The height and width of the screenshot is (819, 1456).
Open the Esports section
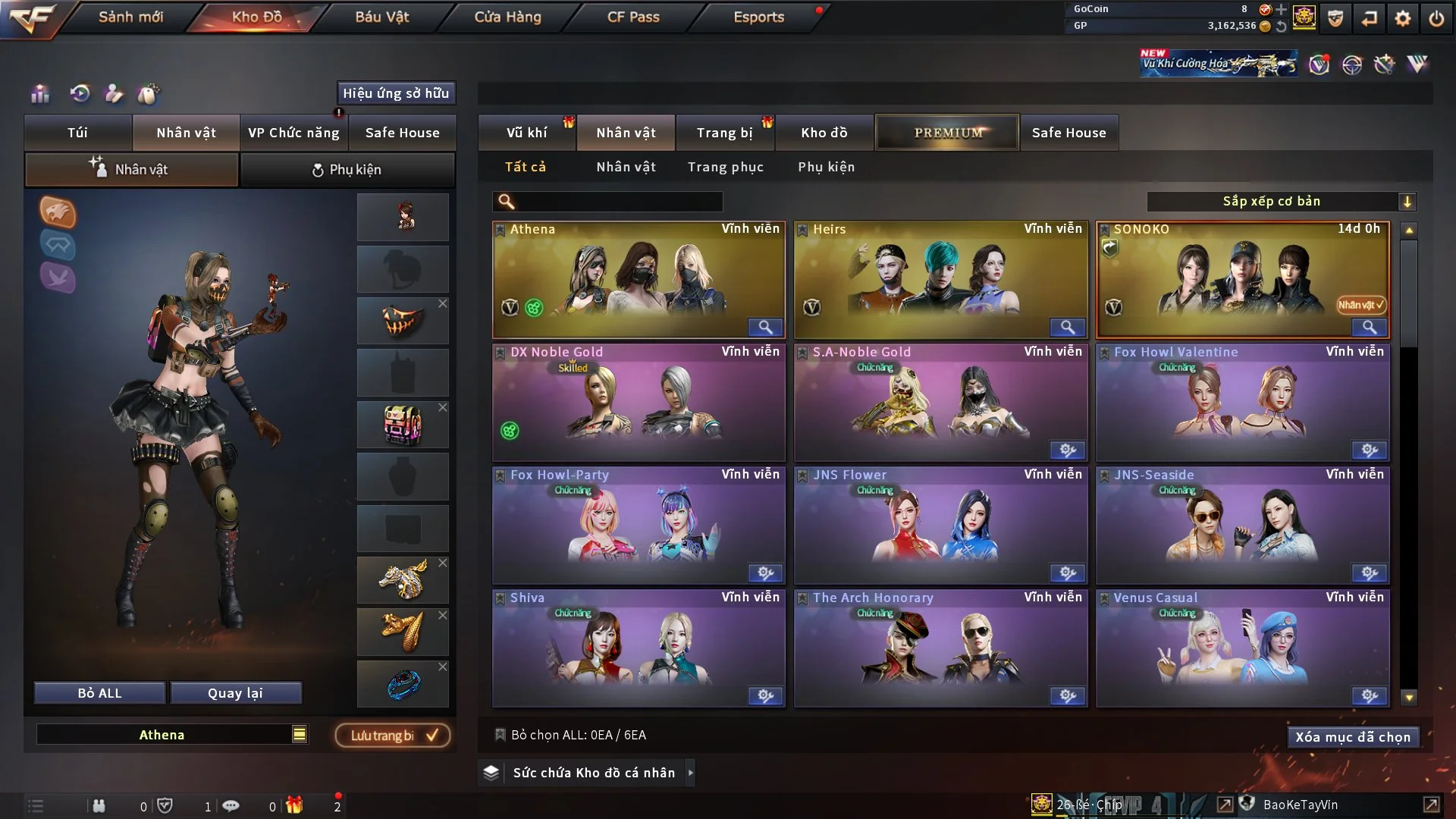point(758,17)
